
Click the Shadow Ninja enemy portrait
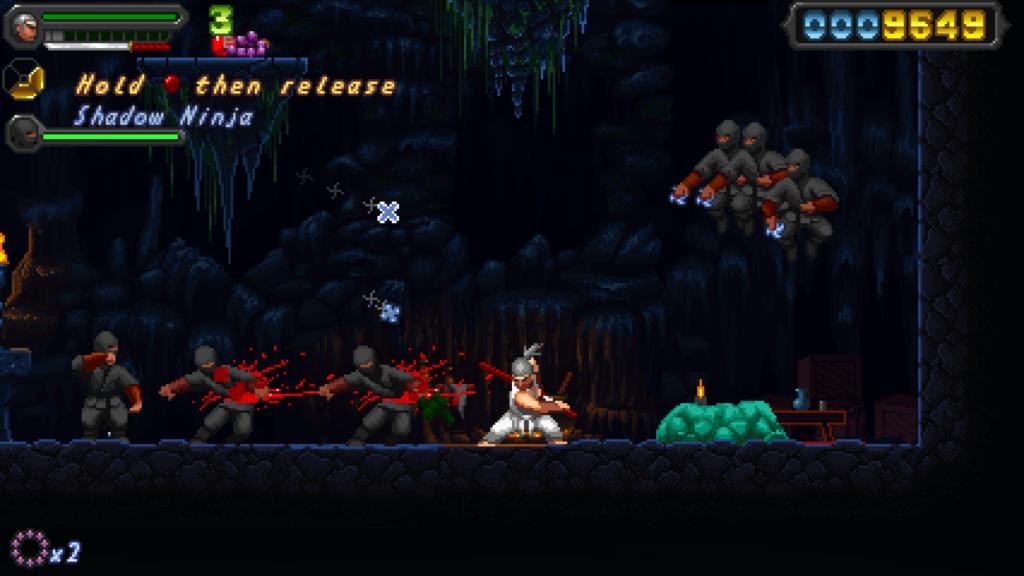coord(23,131)
